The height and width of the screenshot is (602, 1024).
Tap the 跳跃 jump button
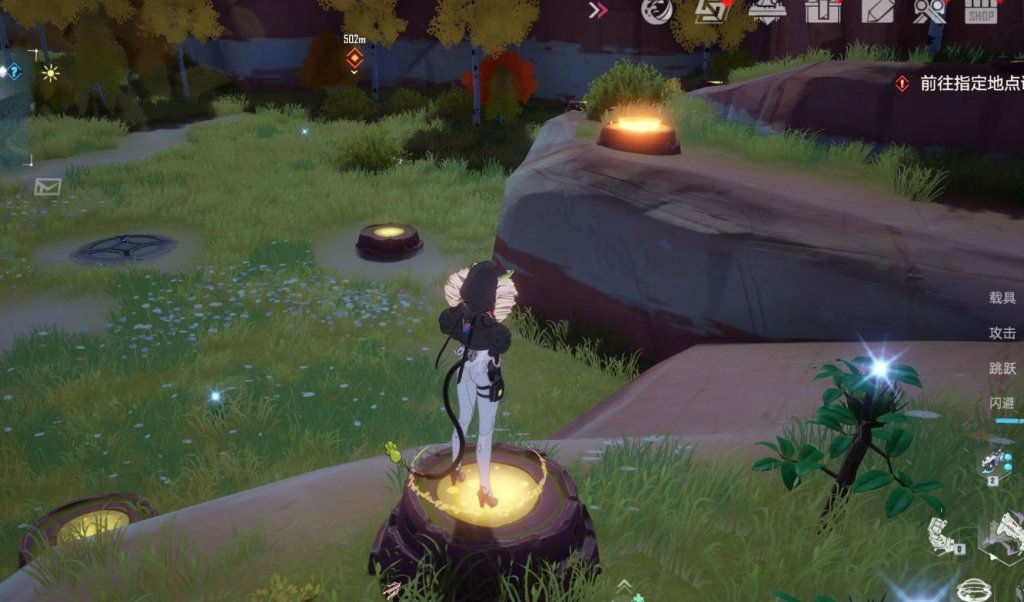click(x=1002, y=368)
